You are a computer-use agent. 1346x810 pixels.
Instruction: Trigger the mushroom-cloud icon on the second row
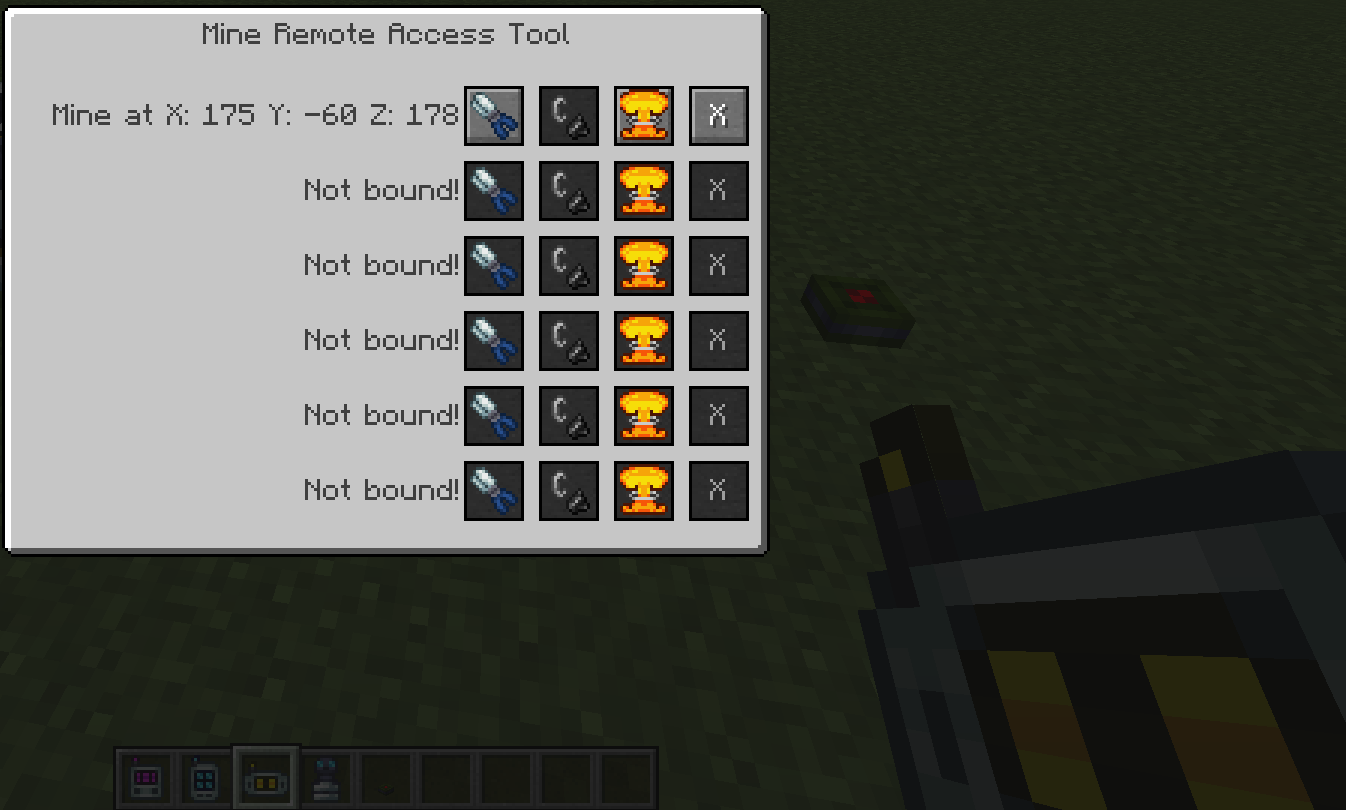click(644, 191)
